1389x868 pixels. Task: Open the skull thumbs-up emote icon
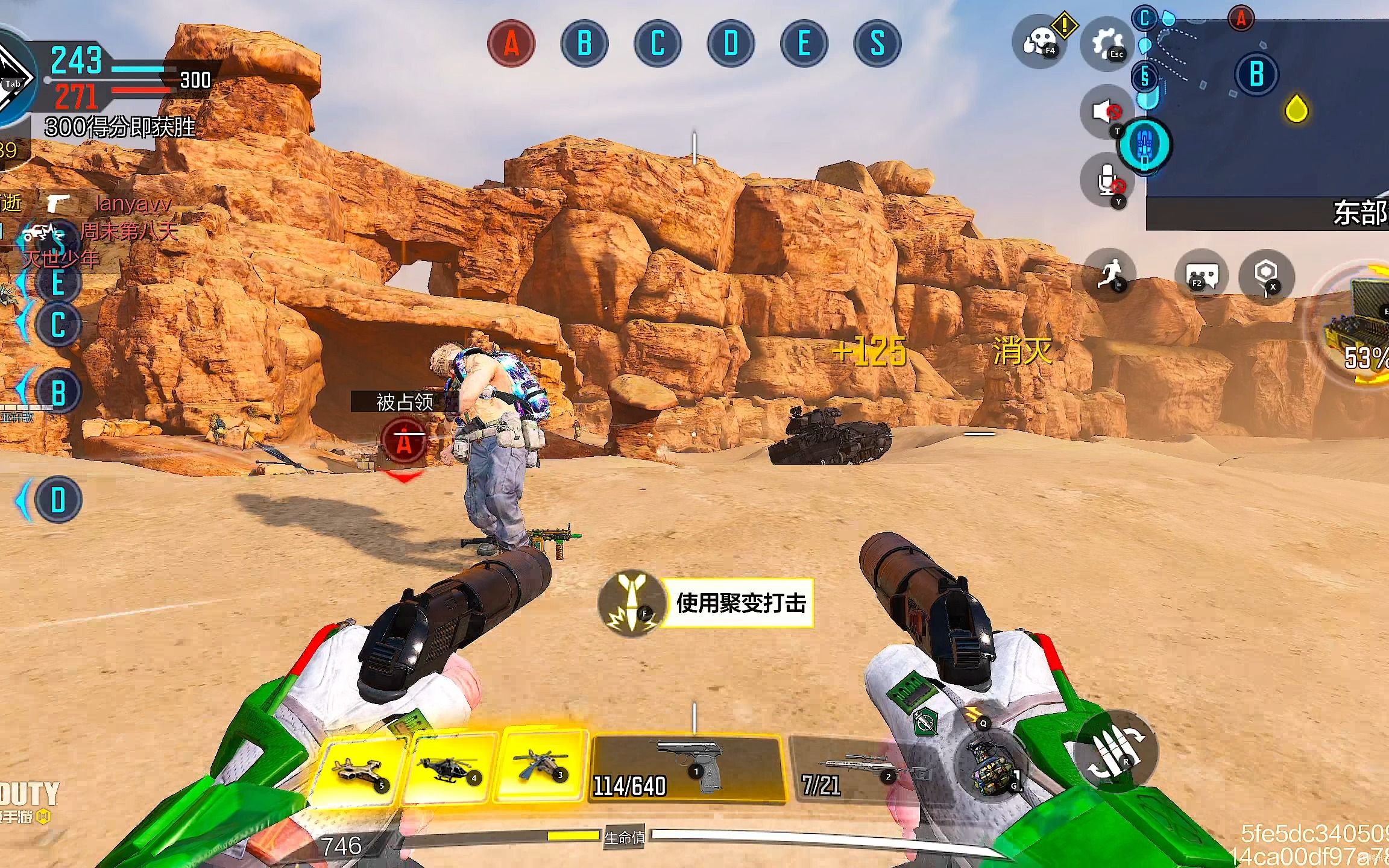(x=1039, y=42)
